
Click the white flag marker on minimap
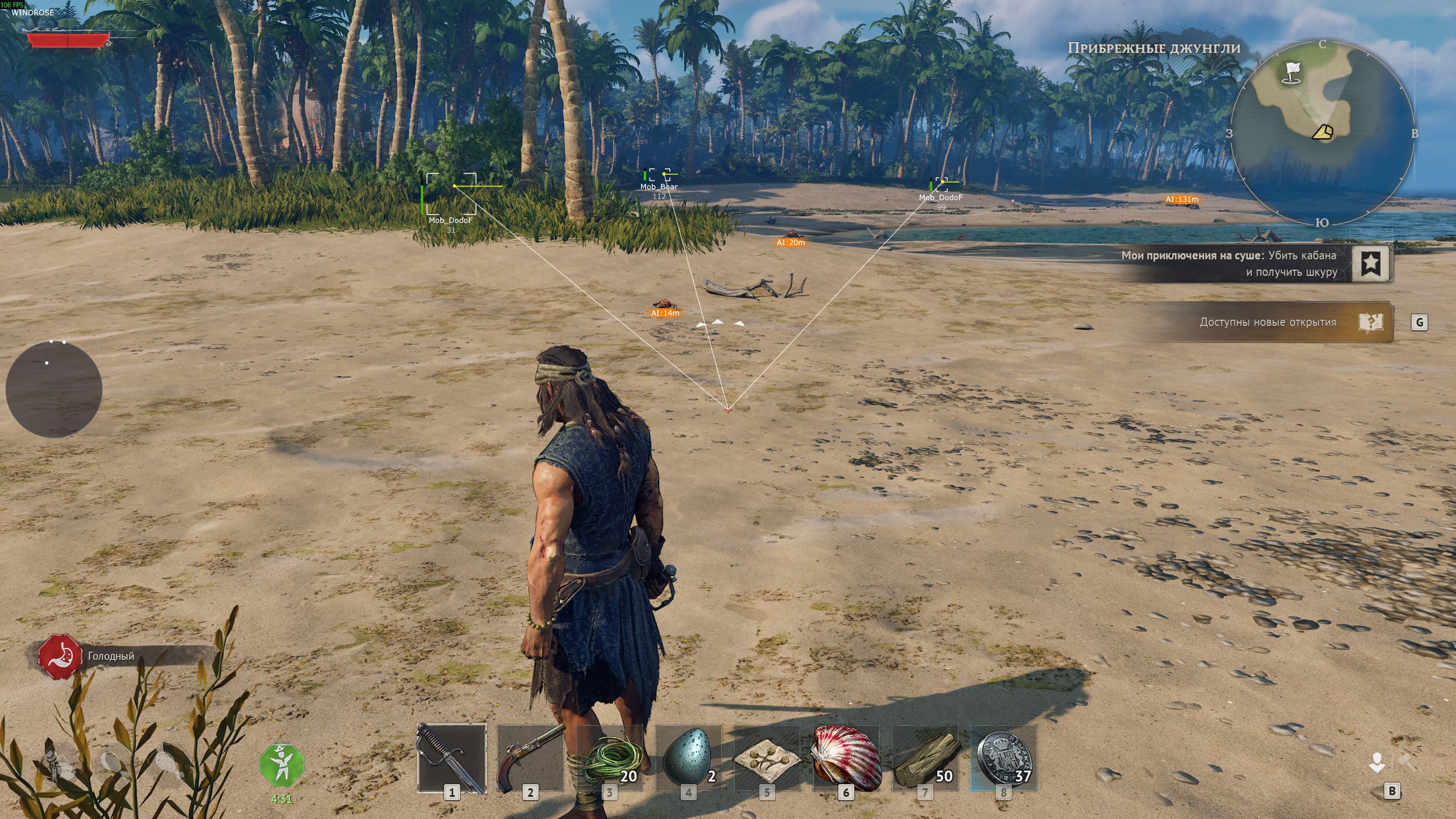[1293, 72]
